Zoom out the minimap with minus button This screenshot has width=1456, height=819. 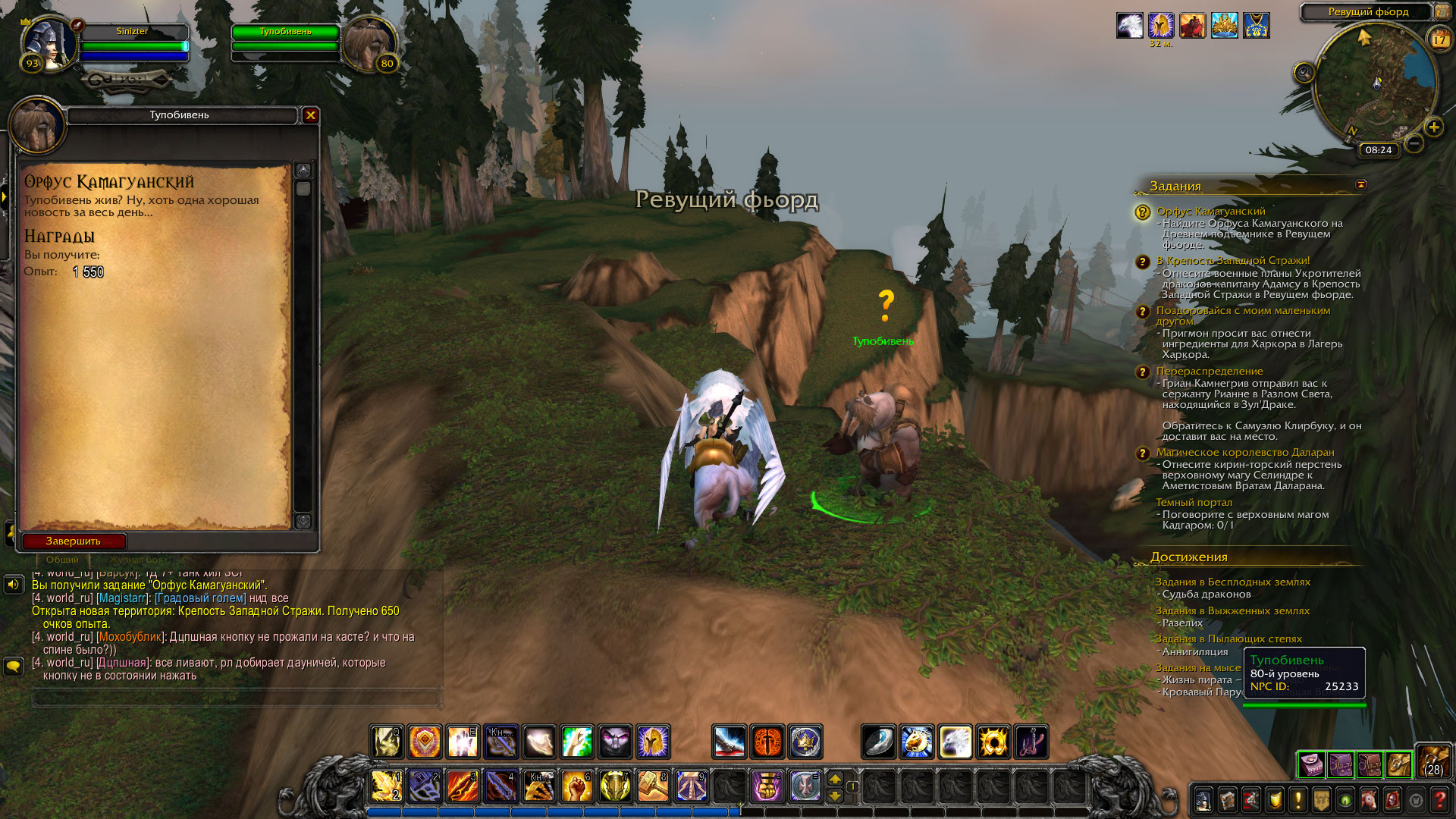pyautogui.click(x=1414, y=143)
